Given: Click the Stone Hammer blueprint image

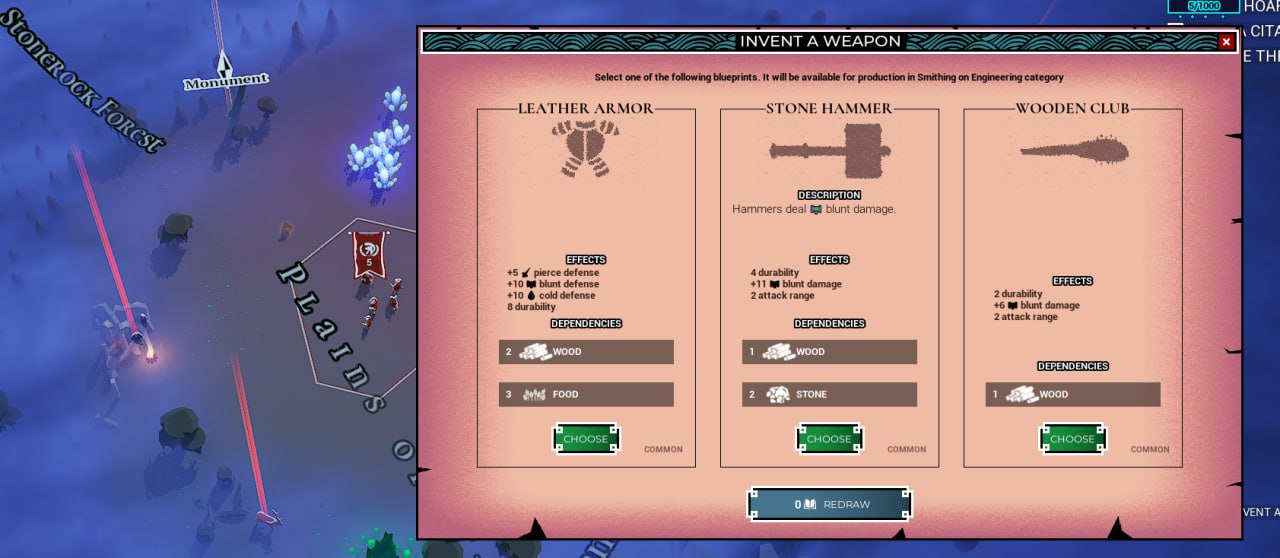Looking at the screenshot, I should point(829,152).
